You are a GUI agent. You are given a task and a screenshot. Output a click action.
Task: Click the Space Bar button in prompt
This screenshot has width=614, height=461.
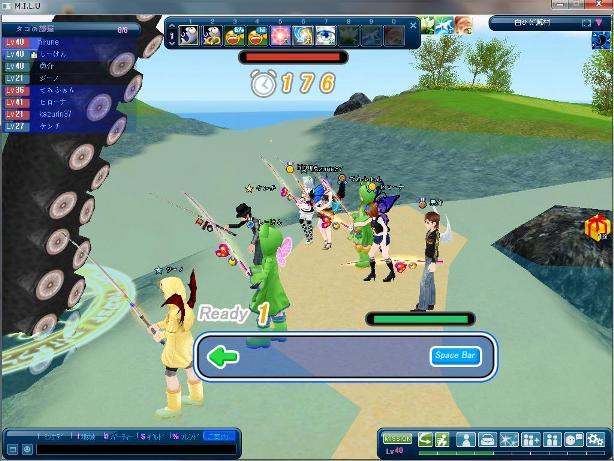click(455, 356)
